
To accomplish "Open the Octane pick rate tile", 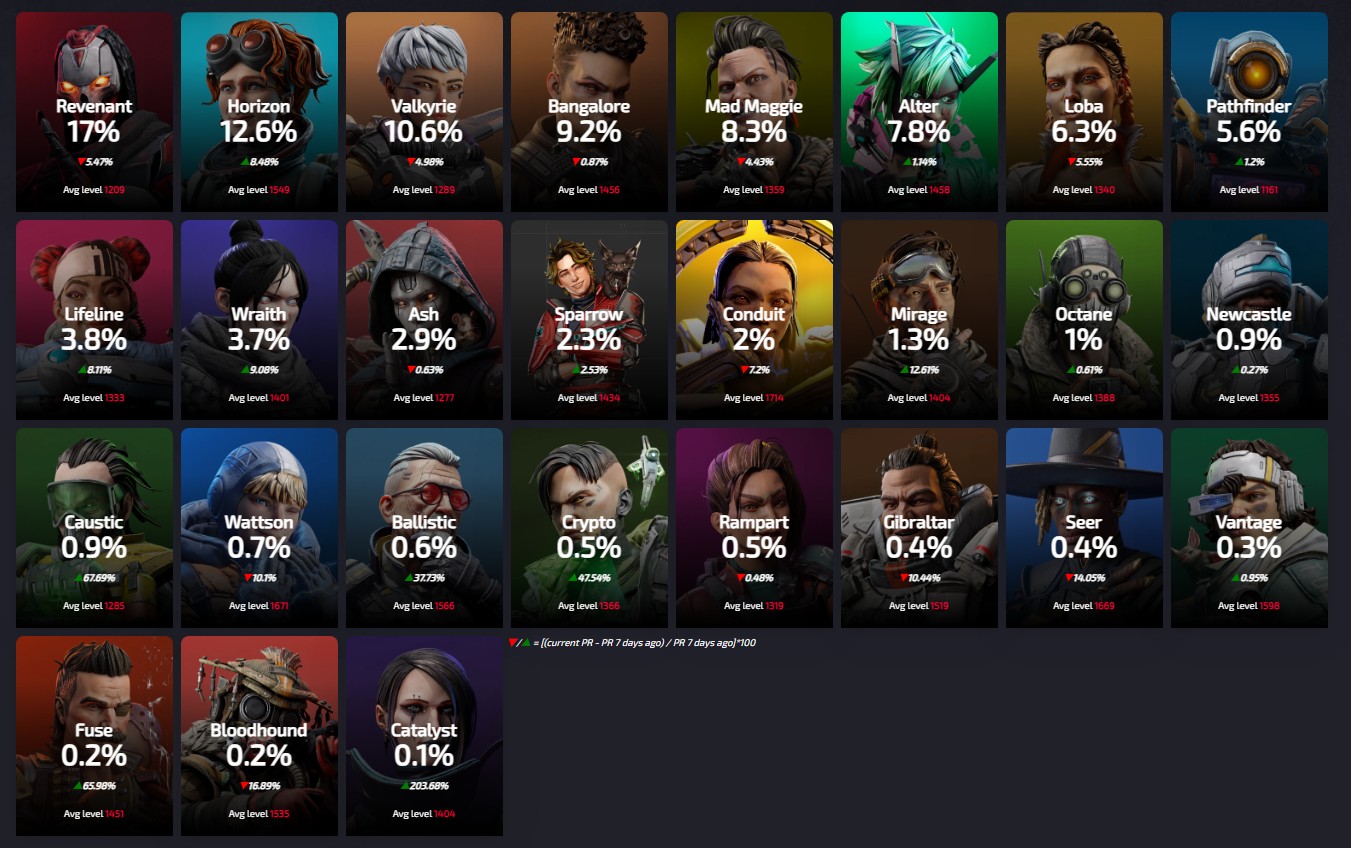I will [1084, 320].
